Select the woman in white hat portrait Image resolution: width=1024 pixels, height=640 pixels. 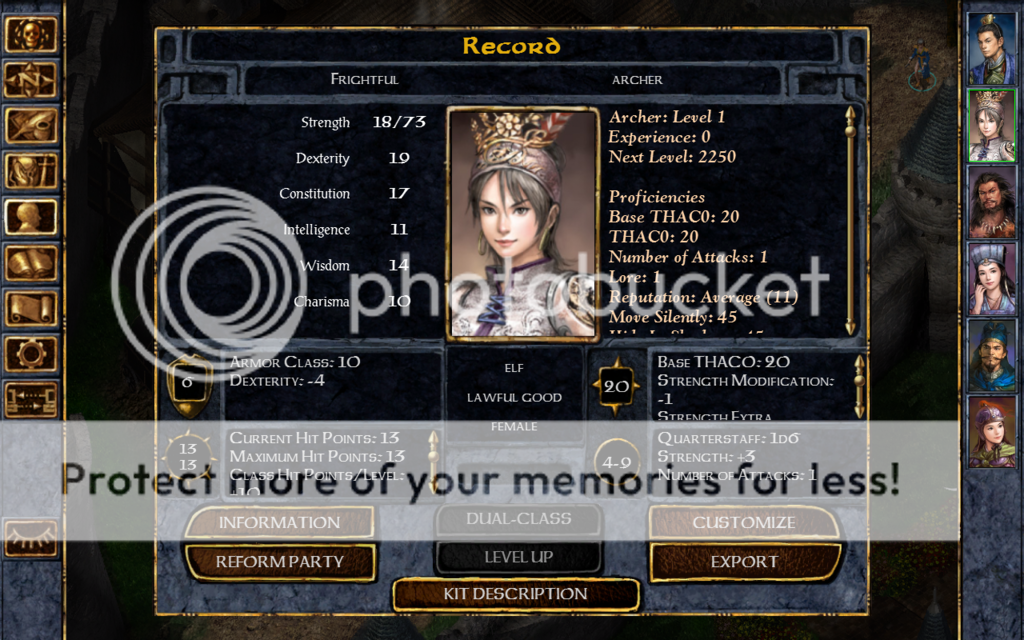(991, 279)
